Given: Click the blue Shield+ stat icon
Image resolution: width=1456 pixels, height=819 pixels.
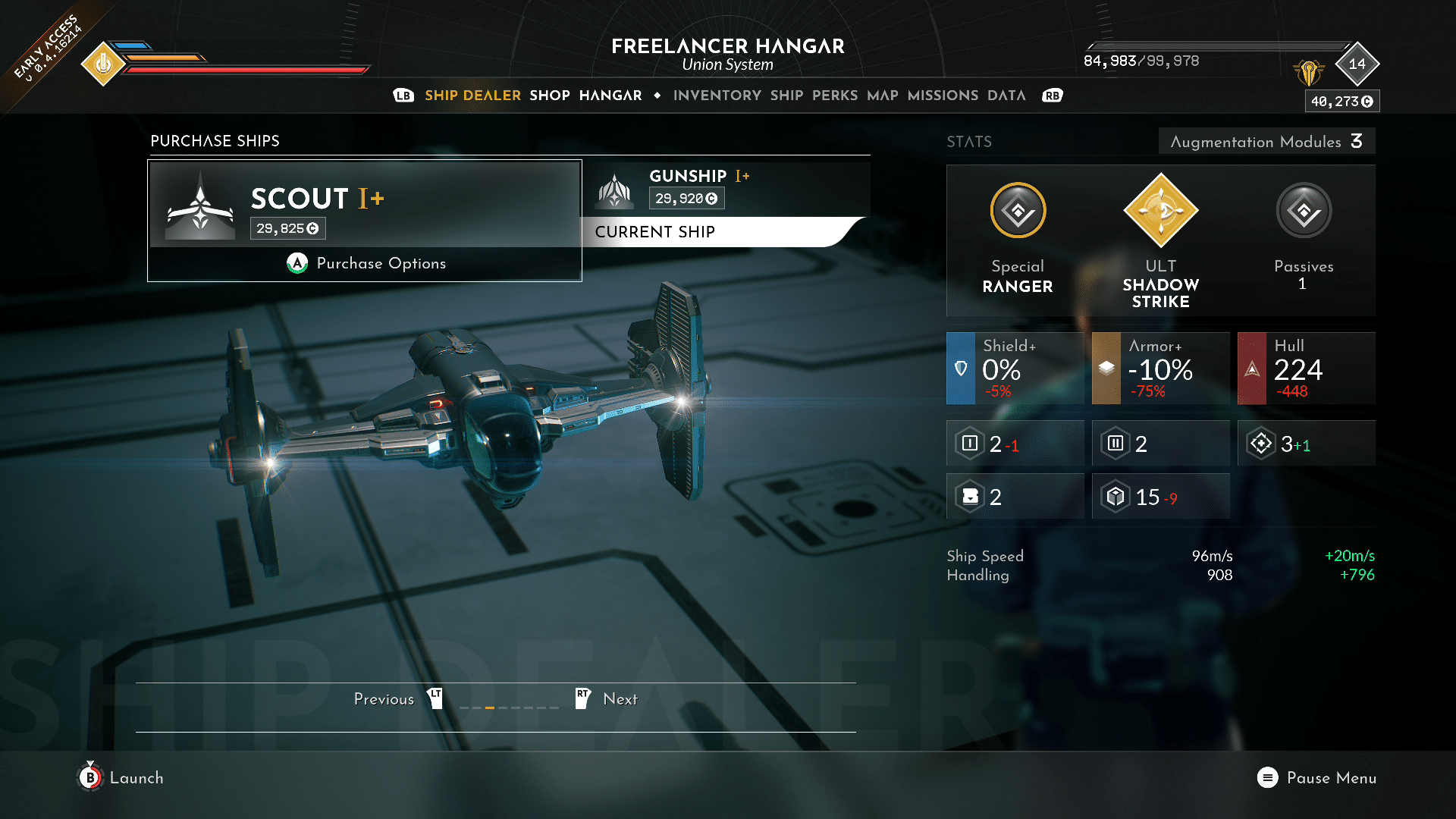Looking at the screenshot, I should point(960,369).
